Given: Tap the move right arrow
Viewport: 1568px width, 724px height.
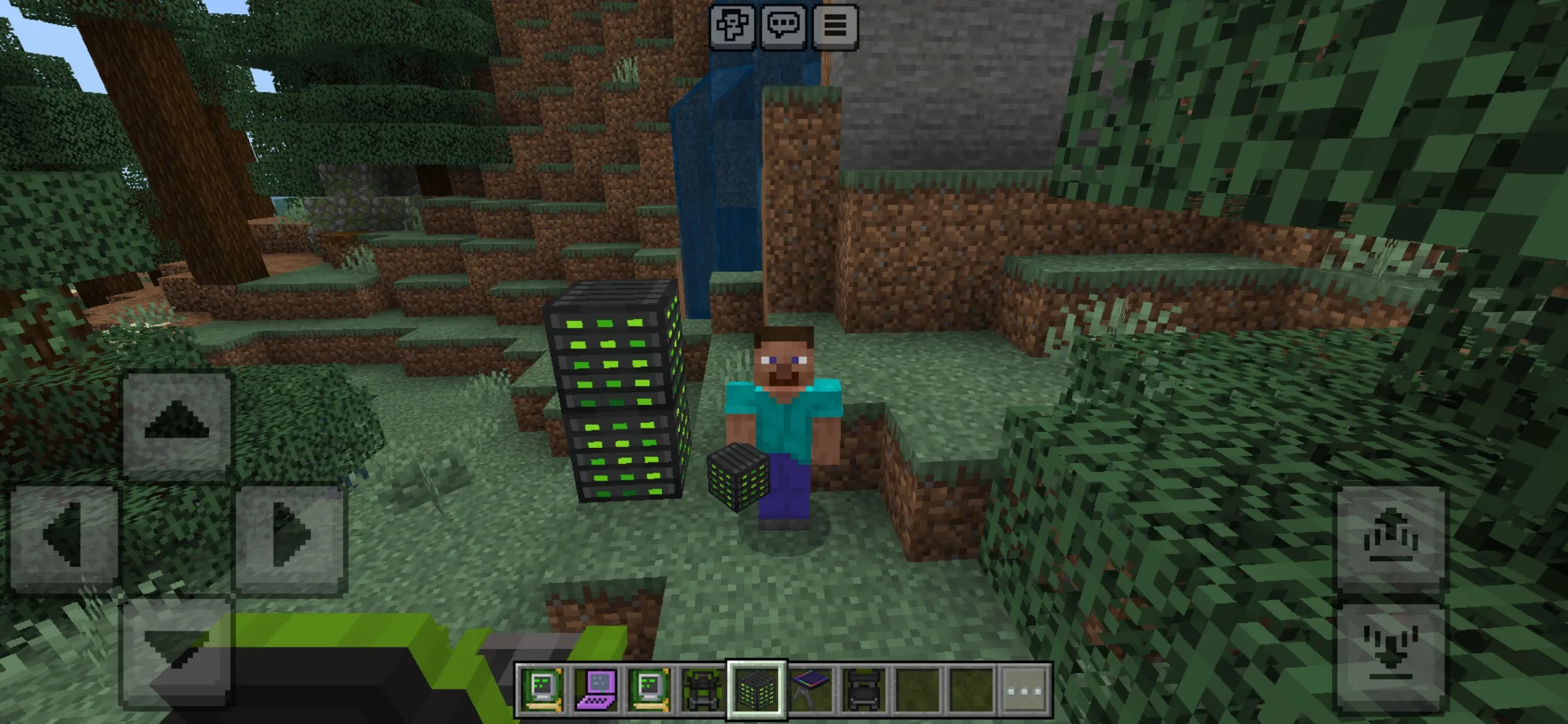Looking at the screenshot, I should pyautogui.click(x=291, y=538).
